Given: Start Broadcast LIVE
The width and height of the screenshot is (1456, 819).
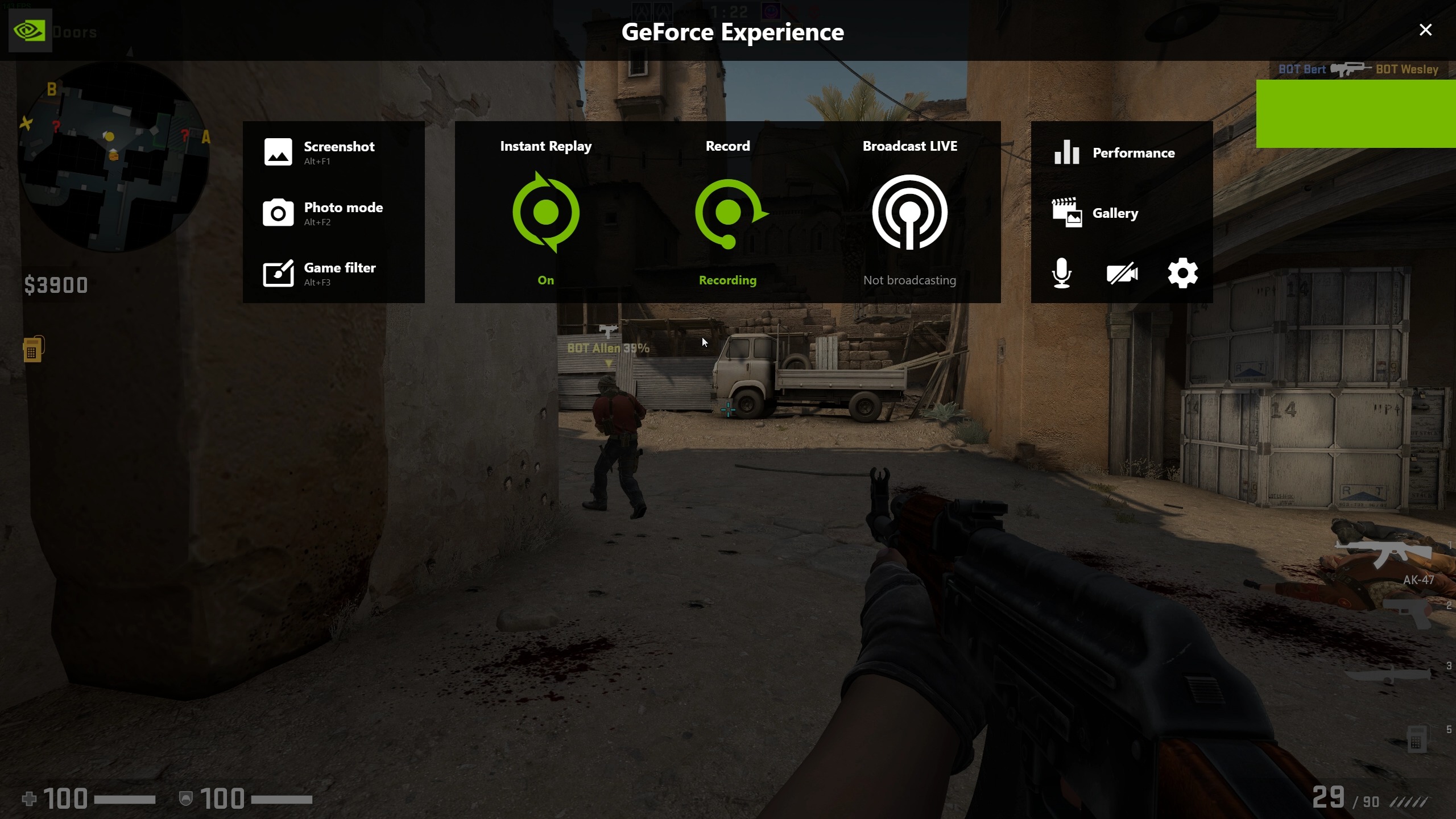Looking at the screenshot, I should (x=909, y=213).
